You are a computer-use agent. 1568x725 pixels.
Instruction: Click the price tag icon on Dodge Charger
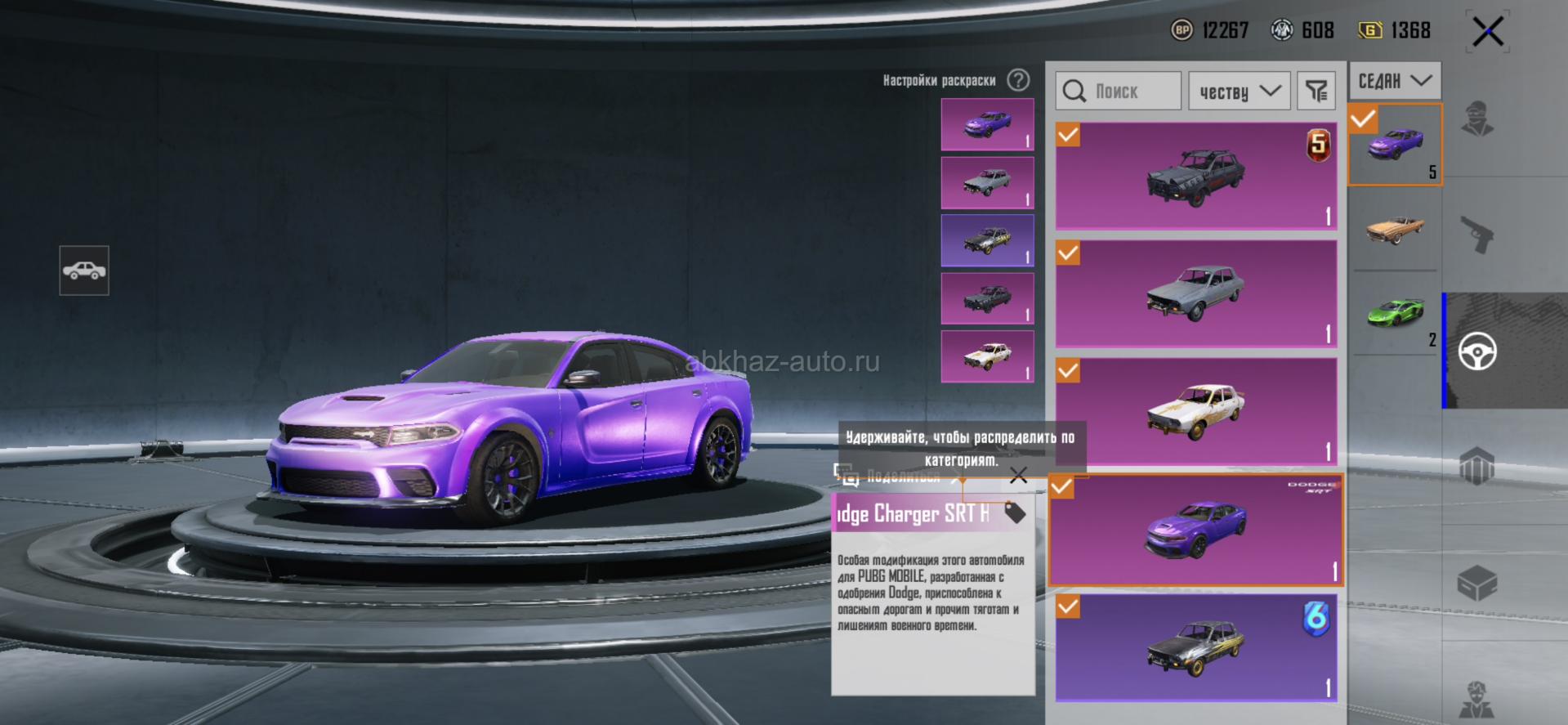point(1015,512)
